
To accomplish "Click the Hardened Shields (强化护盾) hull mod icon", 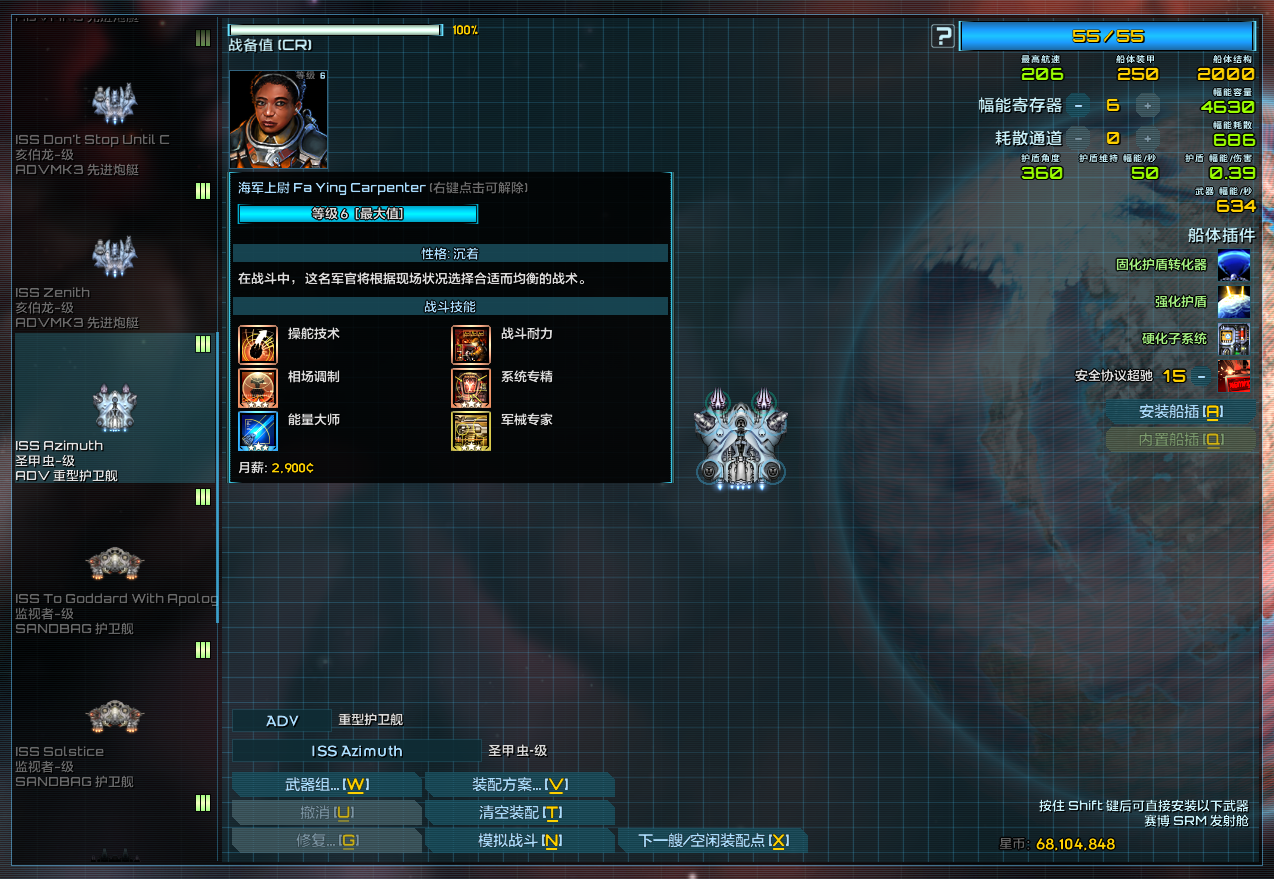I will [1233, 302].
